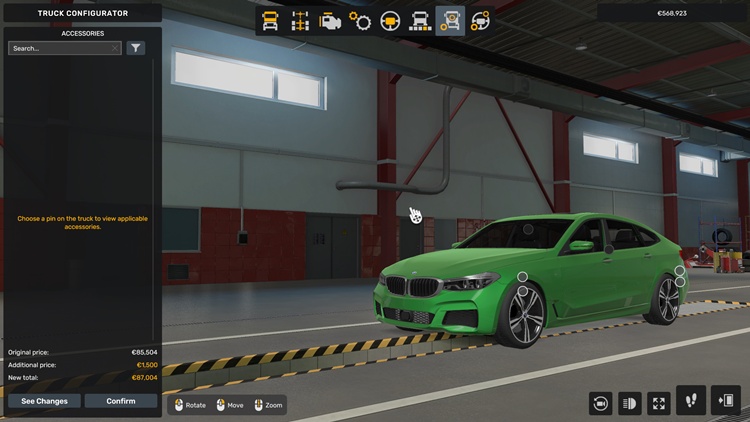This screenshot has width=750, height=422.
Task: Switch to the truck cabin tab
Action: pyautogui.click(x=269, y=21)
